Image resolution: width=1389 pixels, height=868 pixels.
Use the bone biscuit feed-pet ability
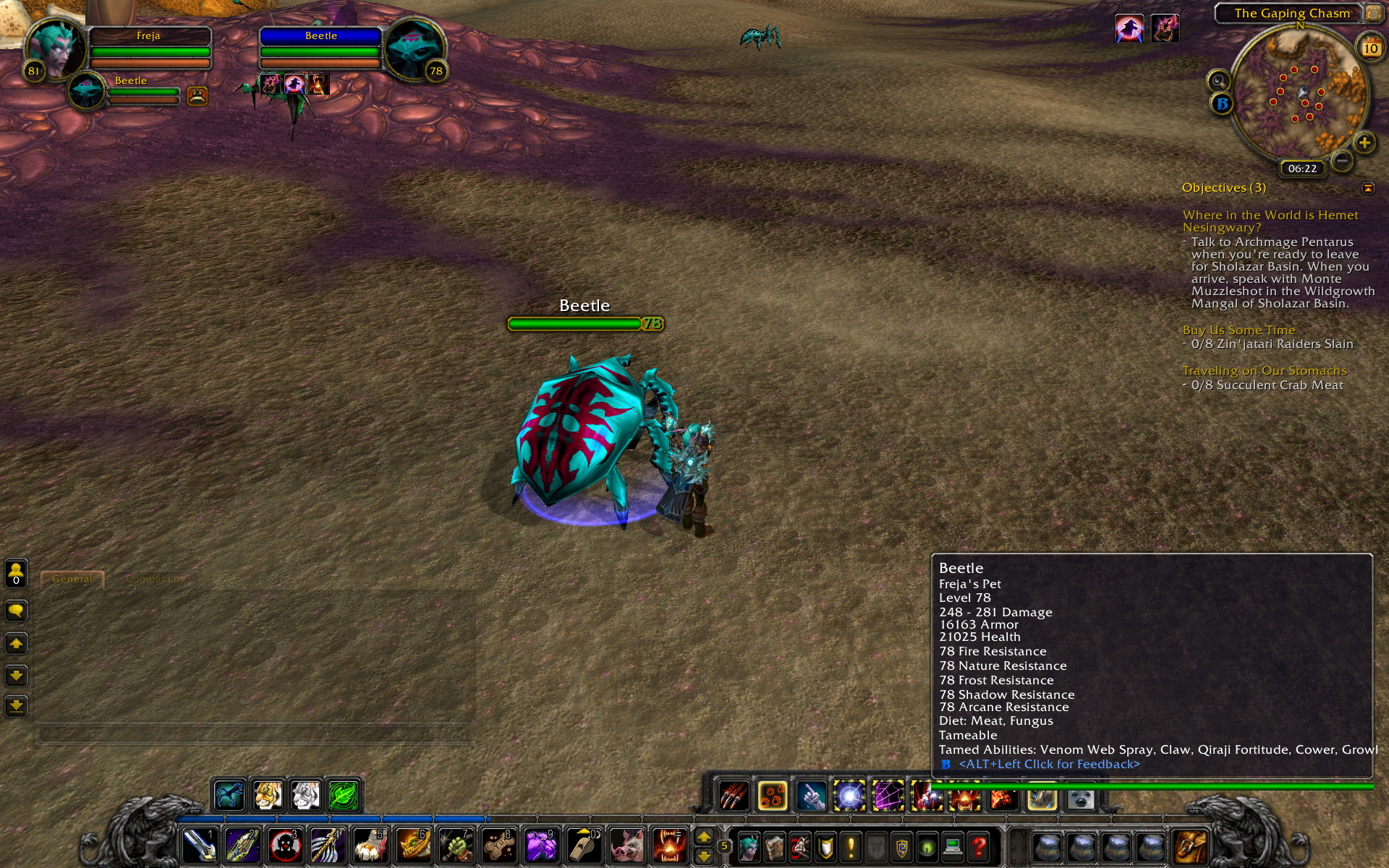[498, 845]
